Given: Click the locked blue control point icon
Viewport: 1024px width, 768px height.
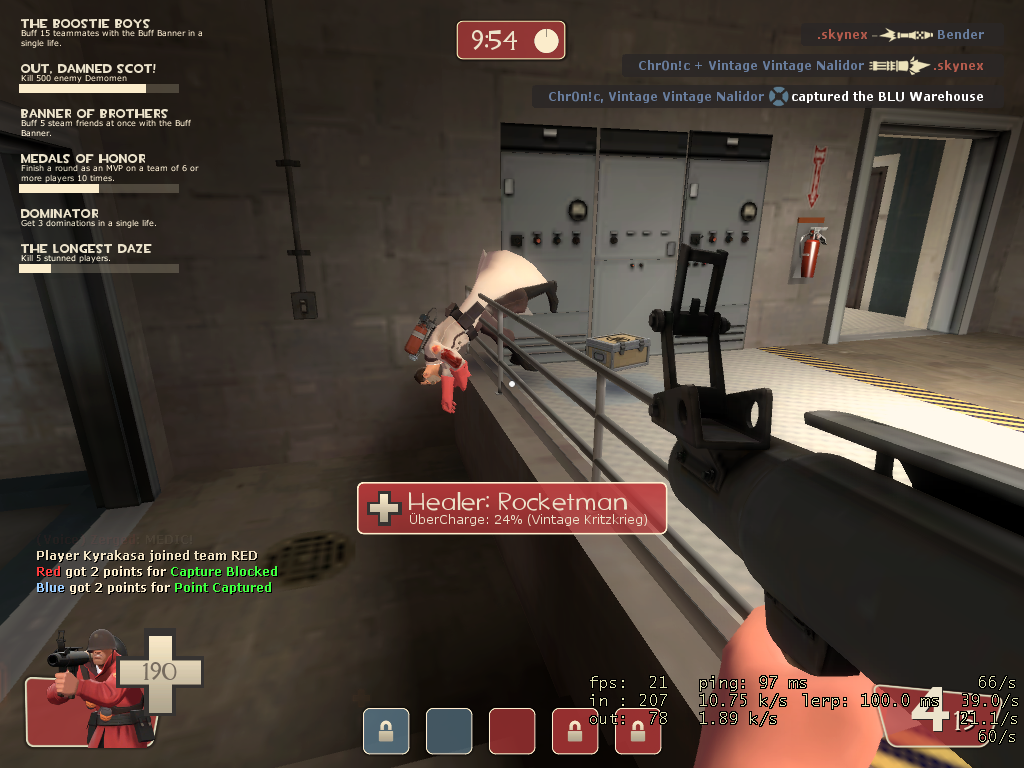Looking at the screenshot, I should [386, 731].
